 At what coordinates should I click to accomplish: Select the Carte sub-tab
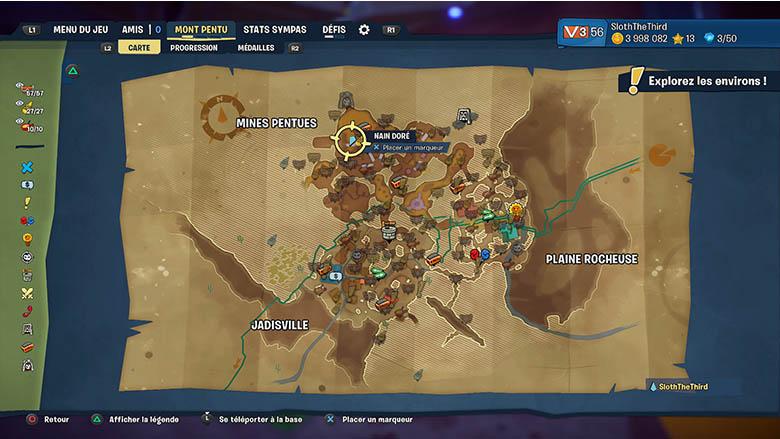point(139,47)
